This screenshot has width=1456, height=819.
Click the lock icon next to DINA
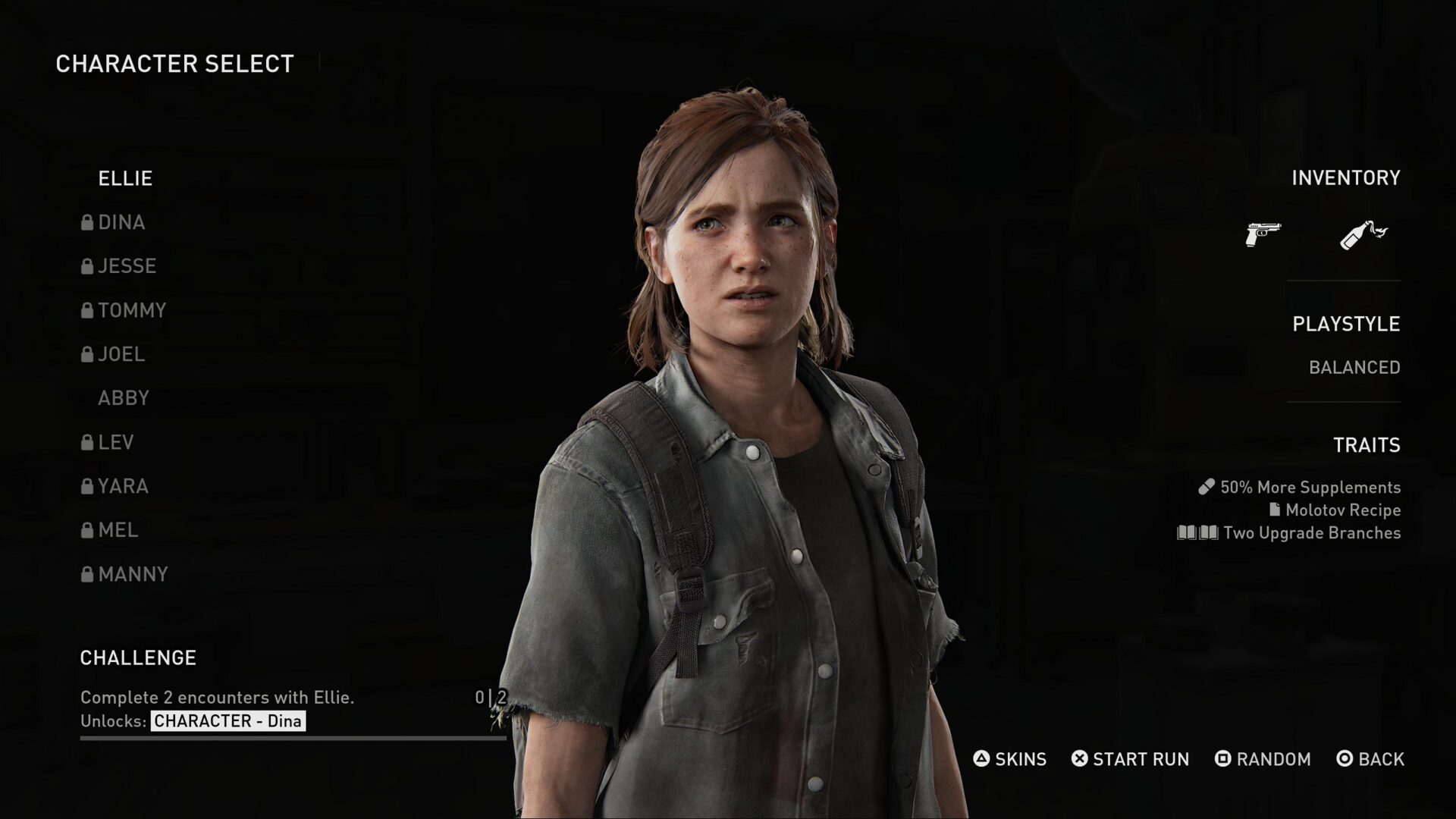(86, 222)
